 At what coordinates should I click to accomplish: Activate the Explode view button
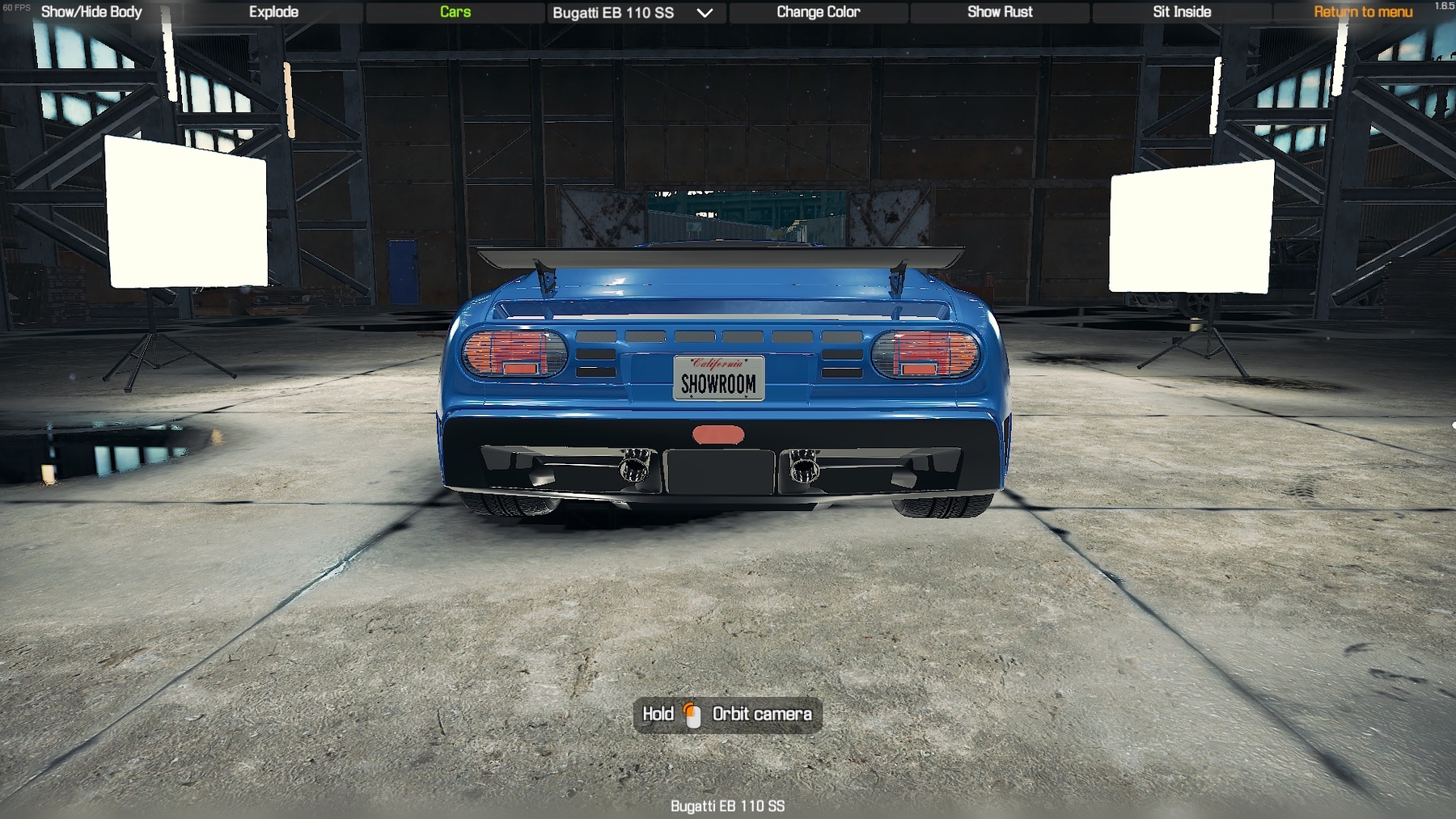point(273,12)
